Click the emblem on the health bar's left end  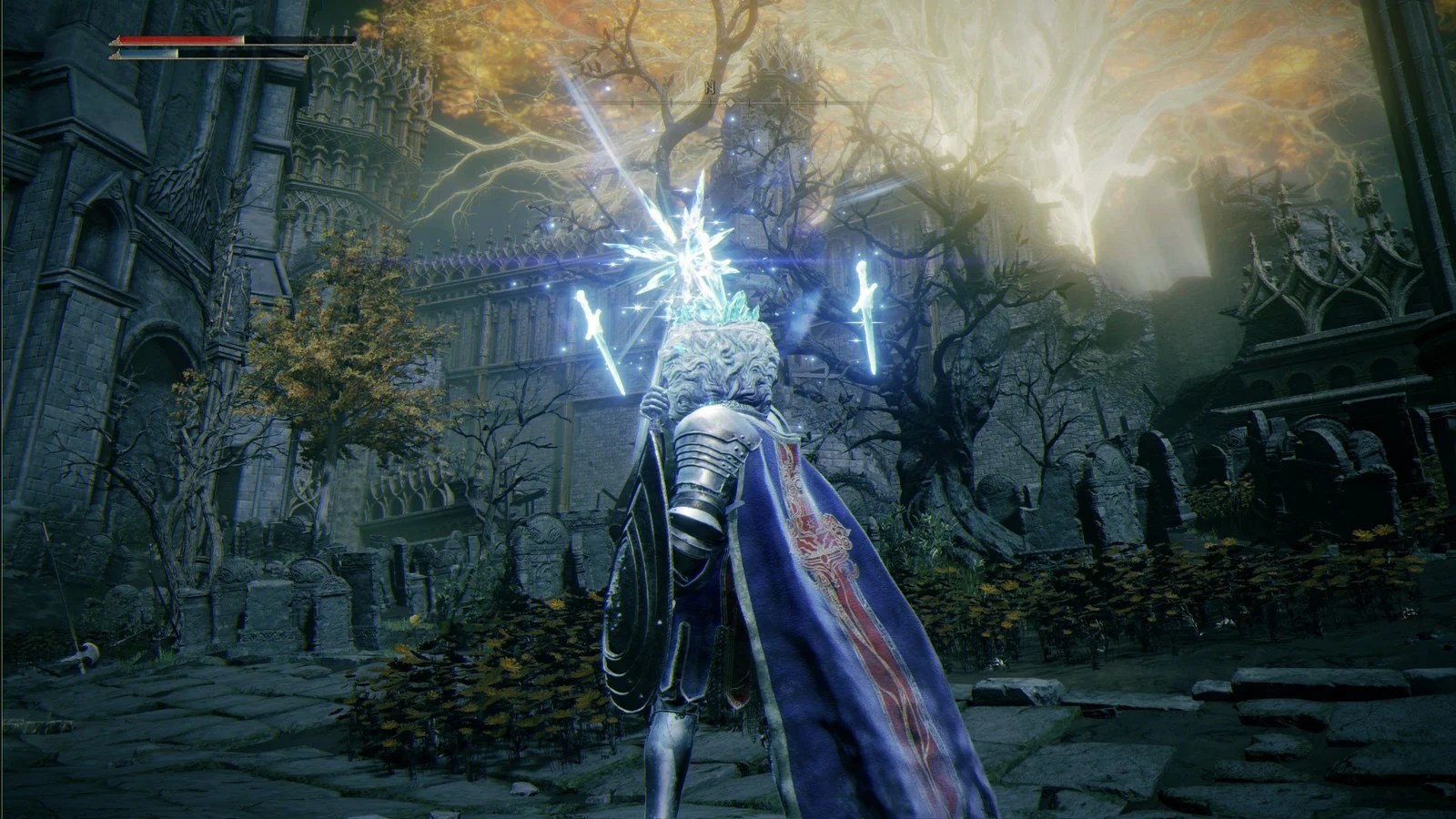[116, 41]
